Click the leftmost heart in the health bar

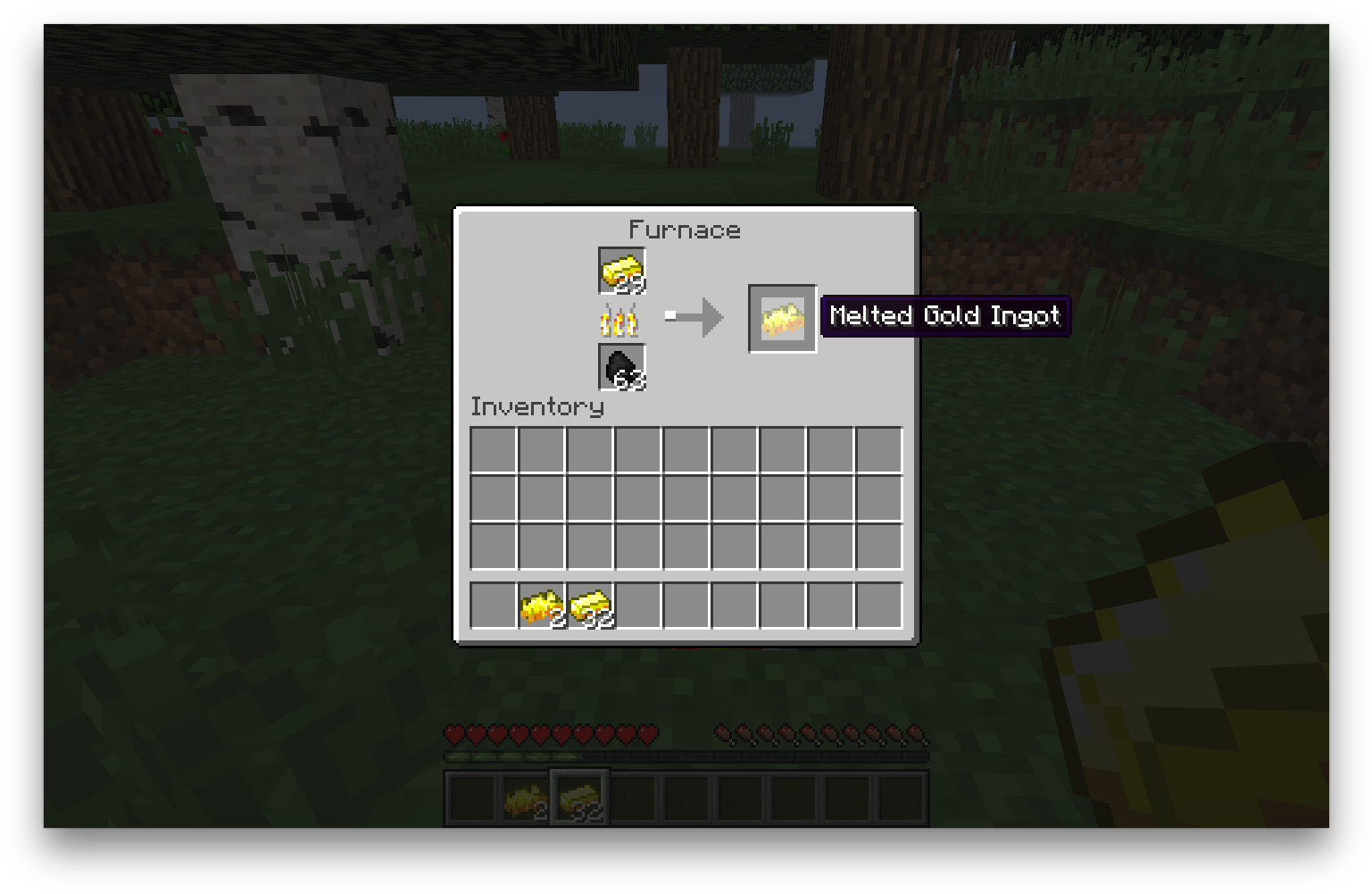point(456,734)
